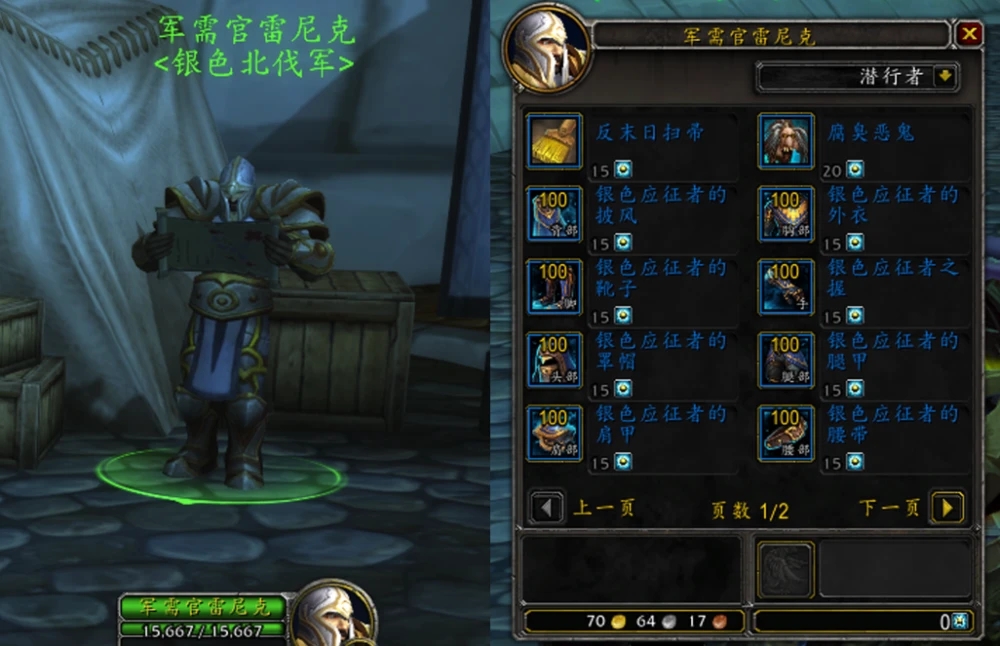Go to the previous page (上一页)
The height and width of the screenshot is (646, 1000).
click(x=546, y=508)
